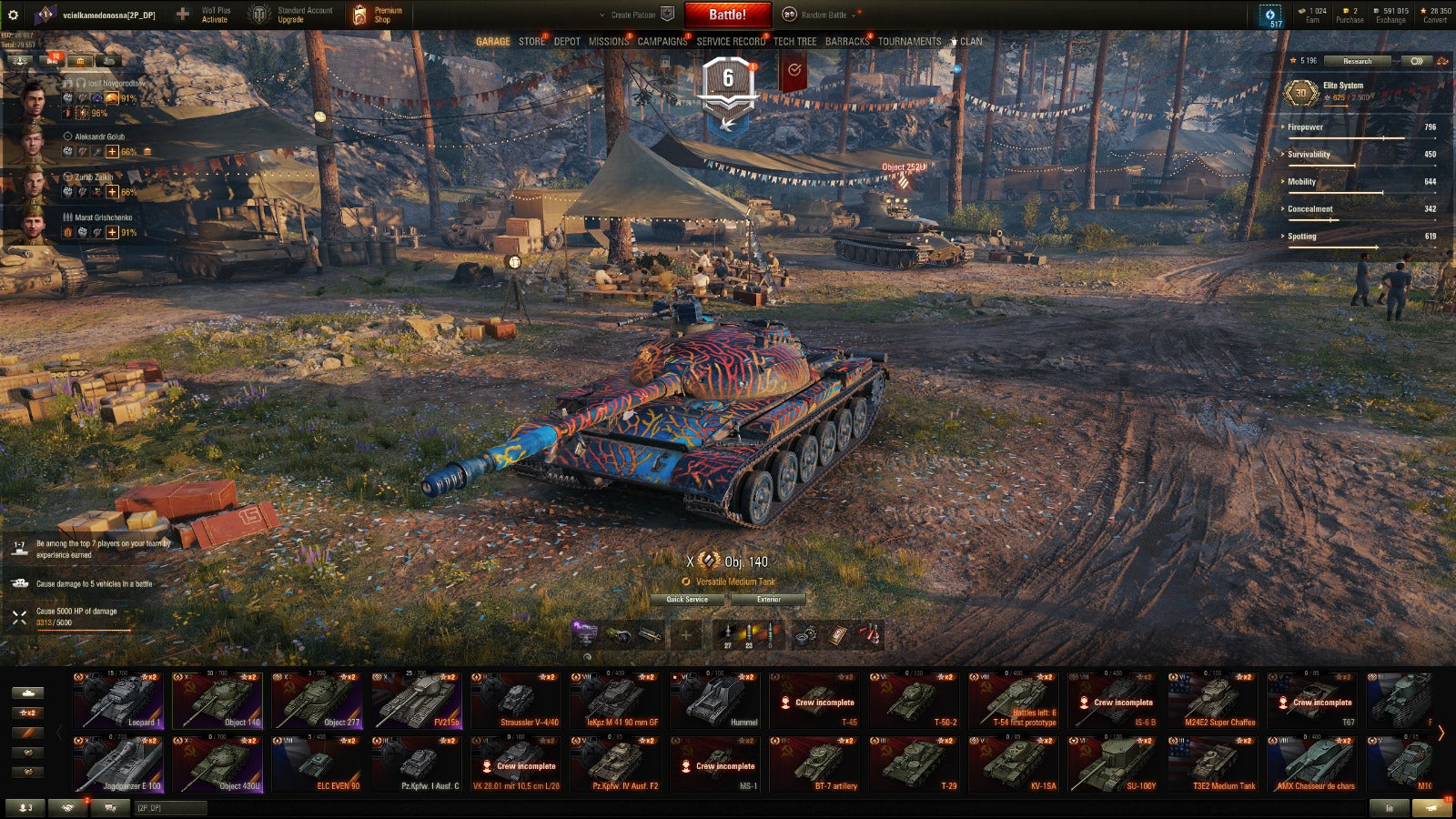This screenshot has height=819, width=1456.
Task: Open the settings gear menu
Action: tap(13, 15)
